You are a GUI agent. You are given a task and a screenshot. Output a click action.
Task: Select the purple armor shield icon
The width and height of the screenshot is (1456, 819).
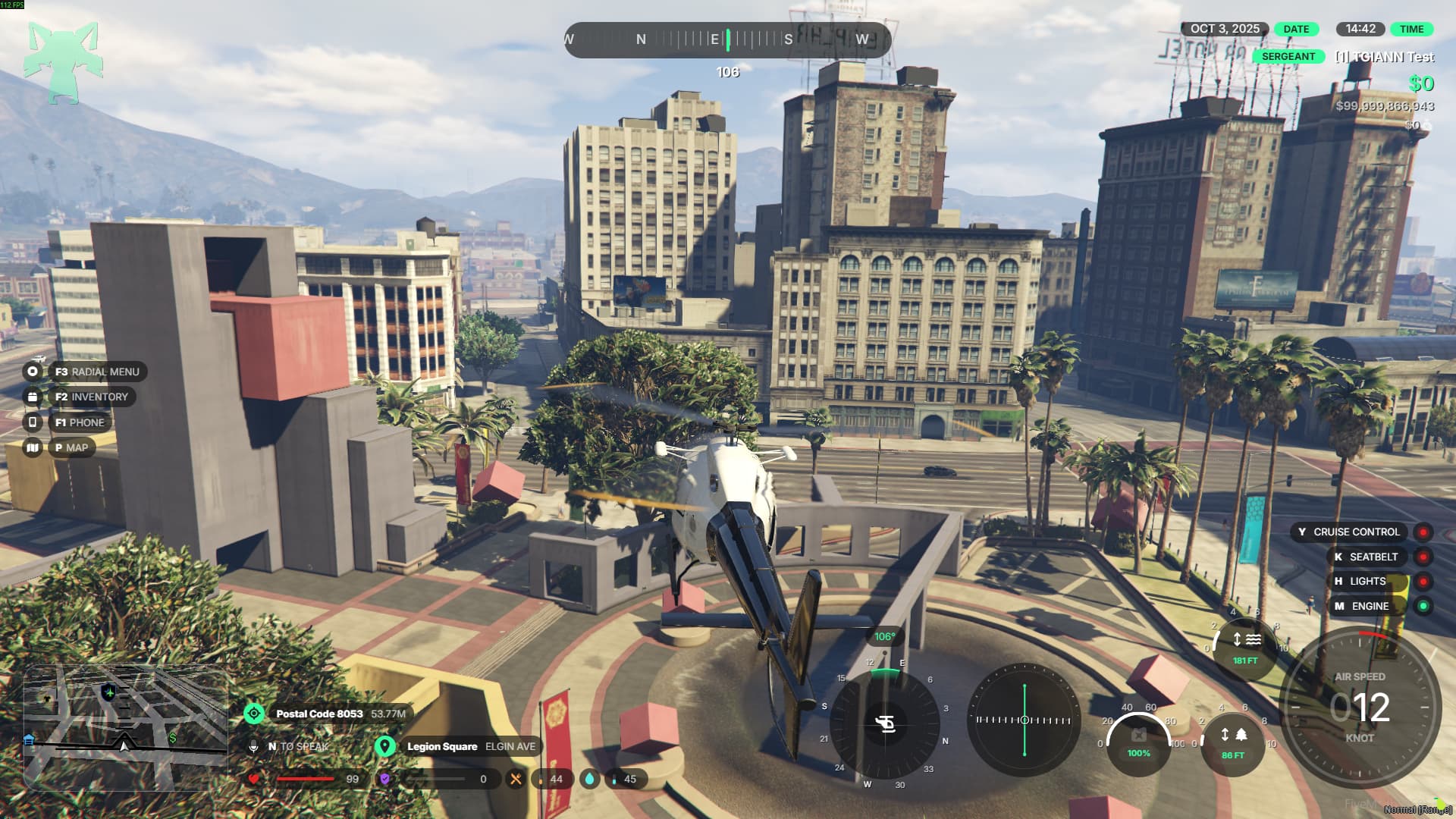tap(385, 779)
